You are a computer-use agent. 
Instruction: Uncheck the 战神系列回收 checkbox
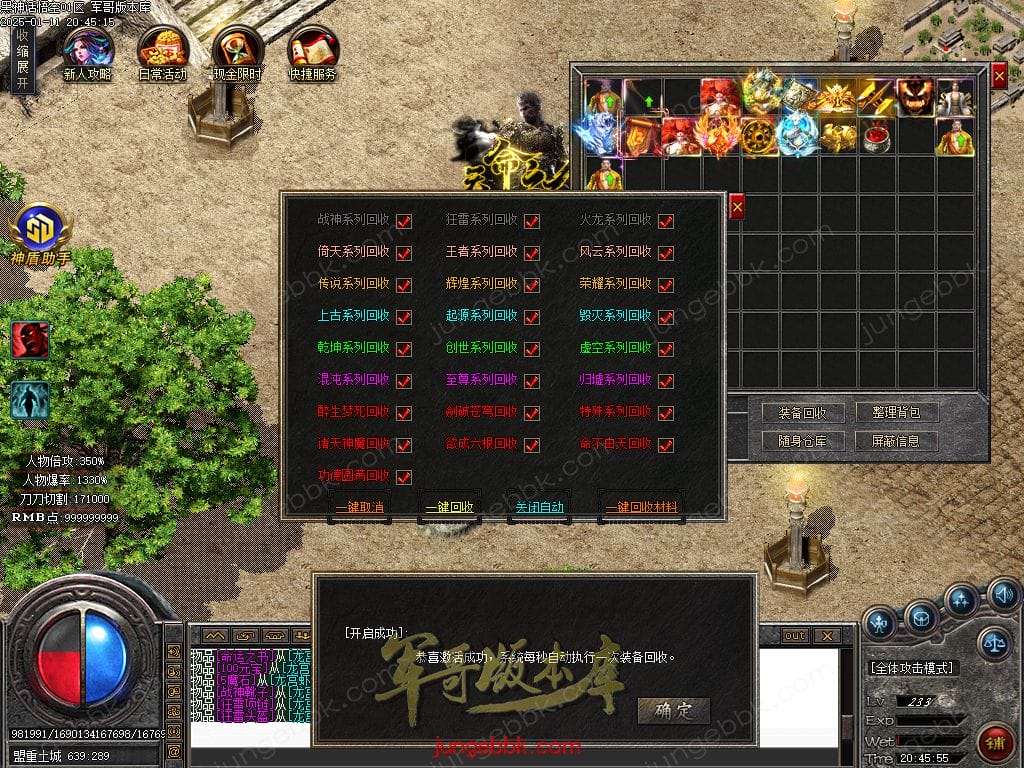[x=404, y=221]
